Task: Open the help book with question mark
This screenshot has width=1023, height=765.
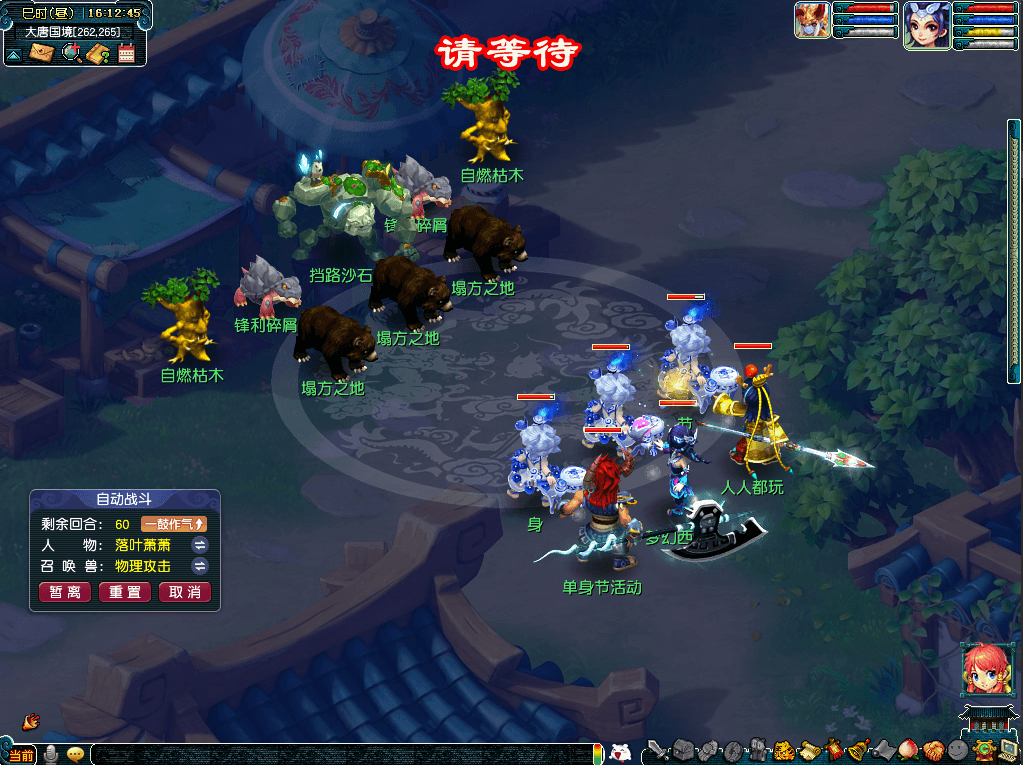Action: (98, 53)
